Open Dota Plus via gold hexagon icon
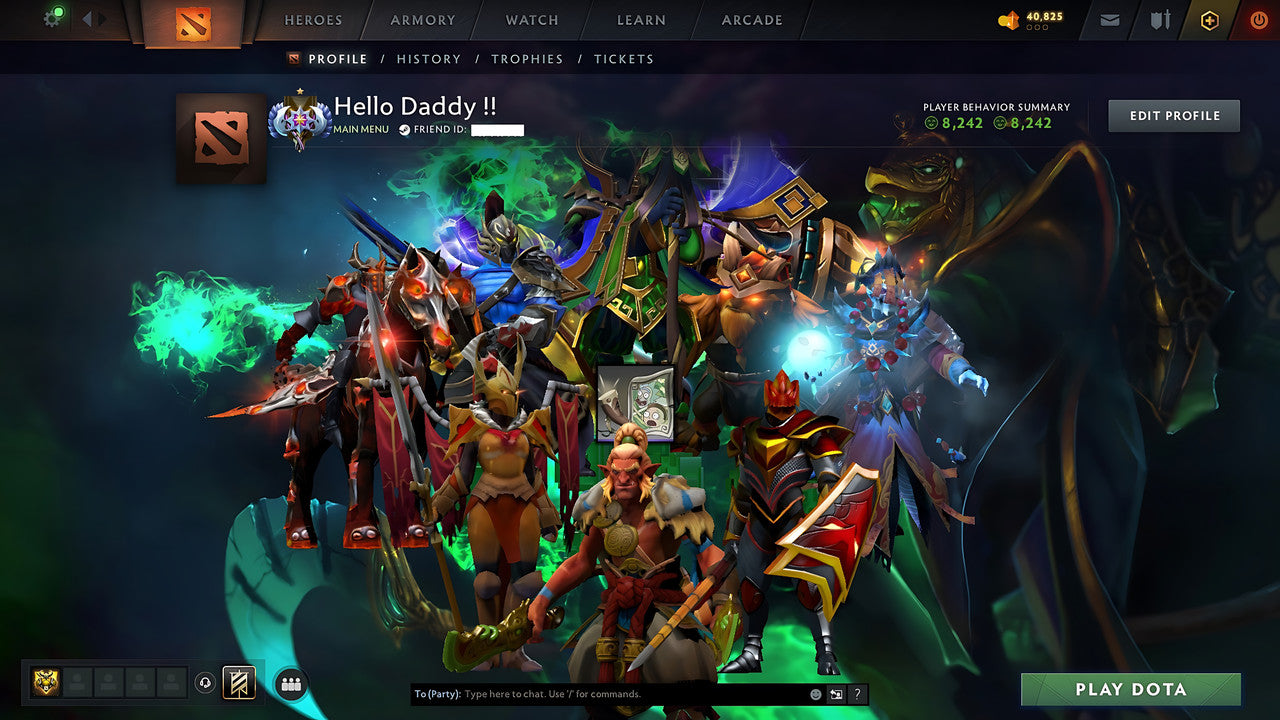Viewport: 1280px width, 720px height. 1208,19
